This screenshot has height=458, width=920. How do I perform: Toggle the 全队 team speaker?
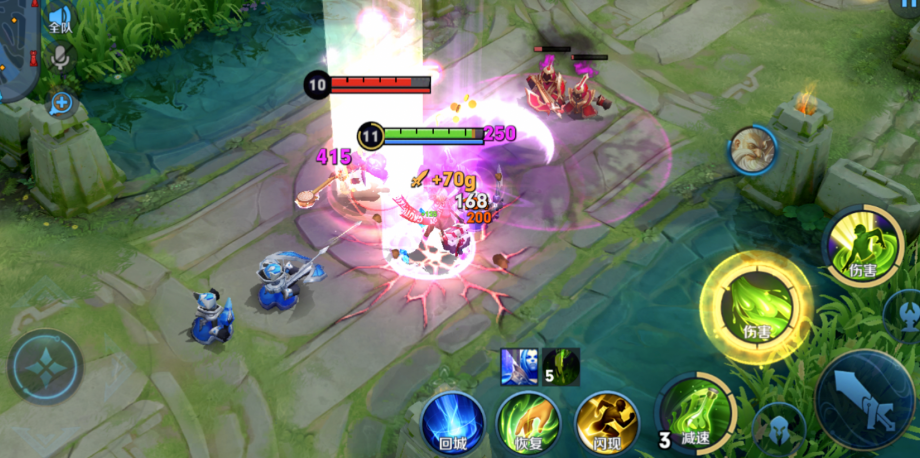tap(61, 20)
